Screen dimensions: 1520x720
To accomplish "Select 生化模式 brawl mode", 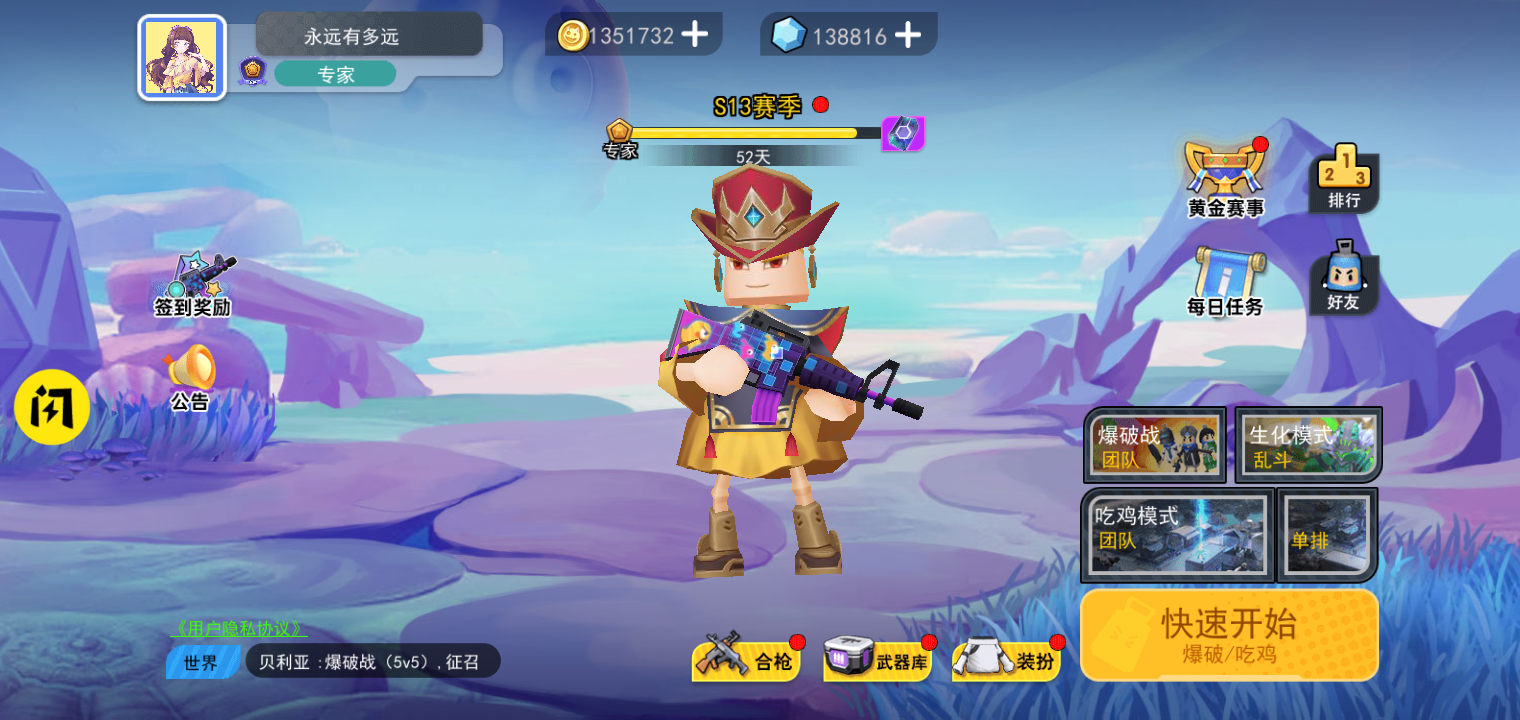I will pyautogui.click(x=1308, y=445).
